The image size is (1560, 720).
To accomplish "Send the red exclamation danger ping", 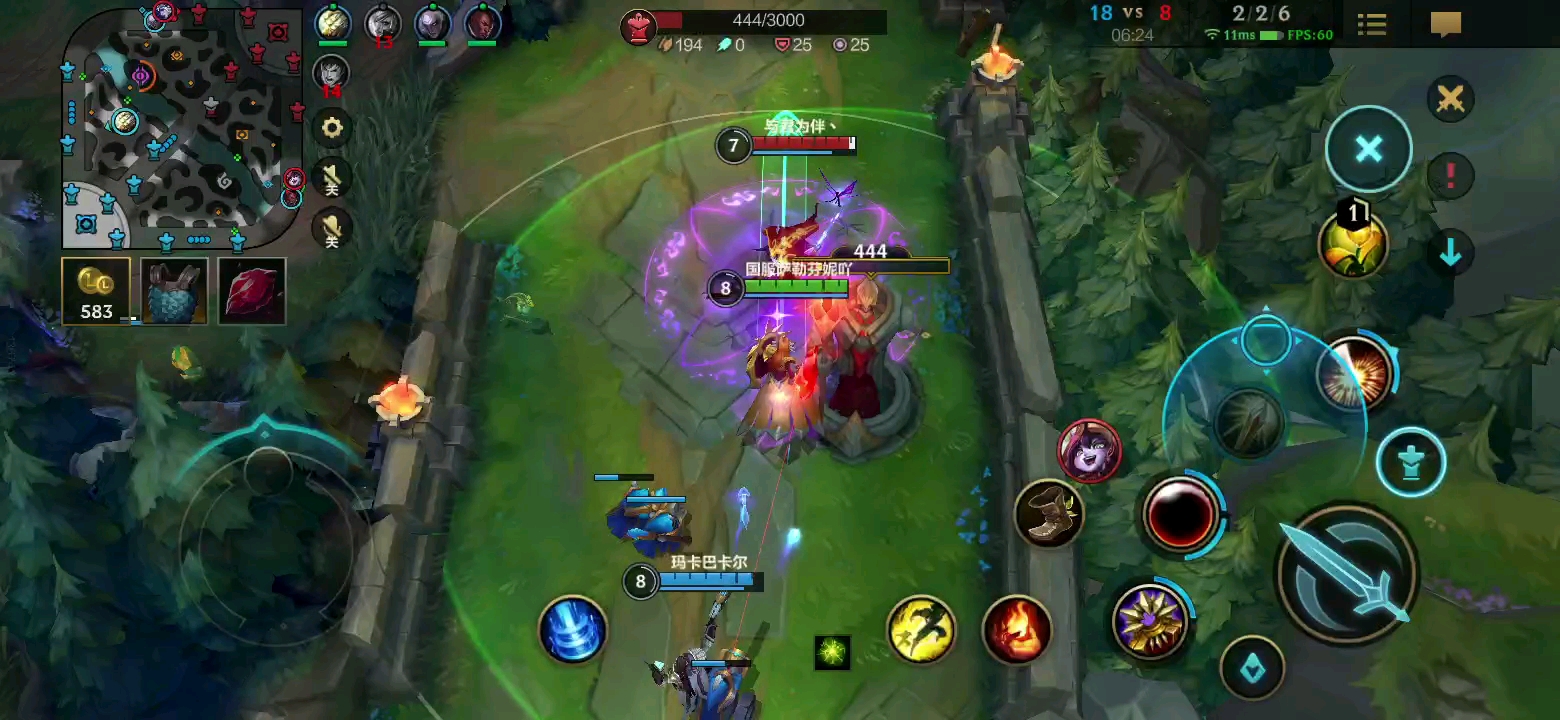I will tap(1450, 176).
